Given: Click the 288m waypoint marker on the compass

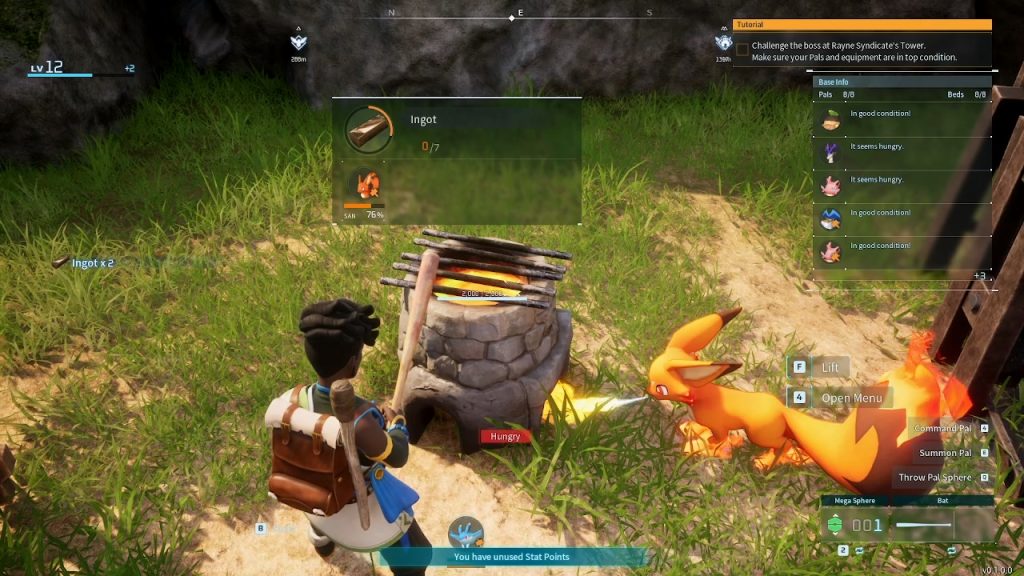Looking at the screenshot, I should (x=299, y=43).
